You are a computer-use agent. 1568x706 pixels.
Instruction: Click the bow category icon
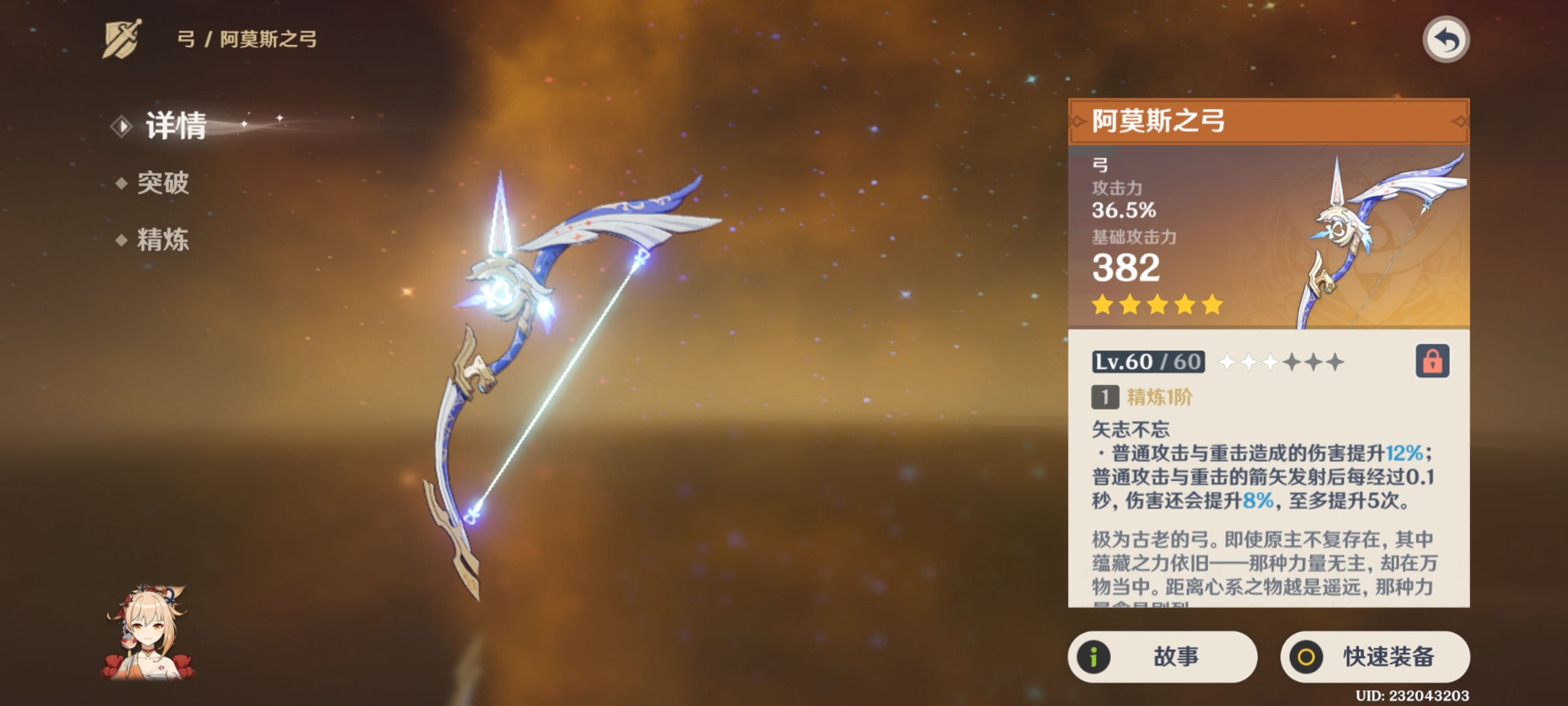coord(122,39)
